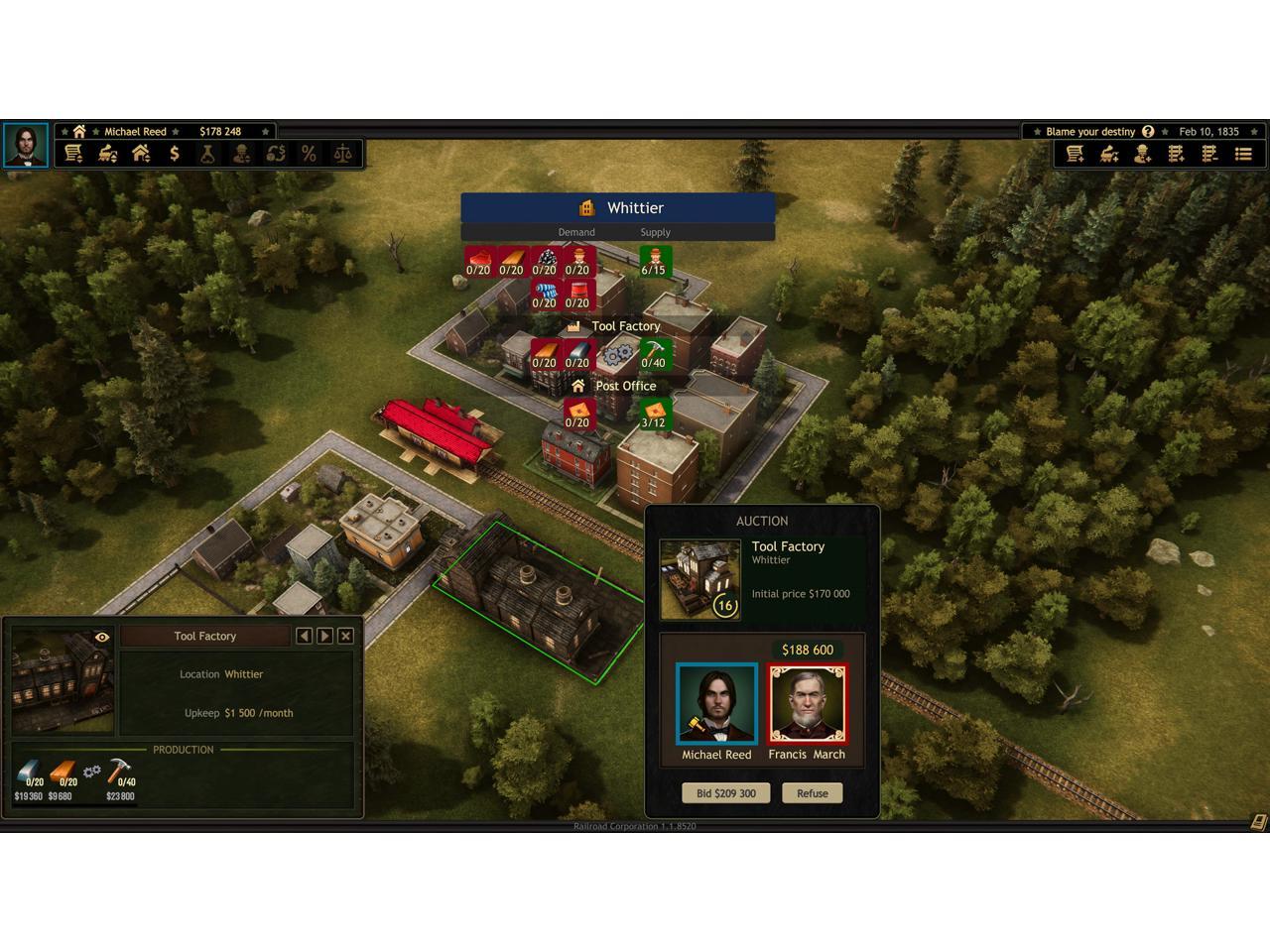The width and height of the screenshot is (1270, 952).
Task: Select the remove track icon
Action: 1209,154
